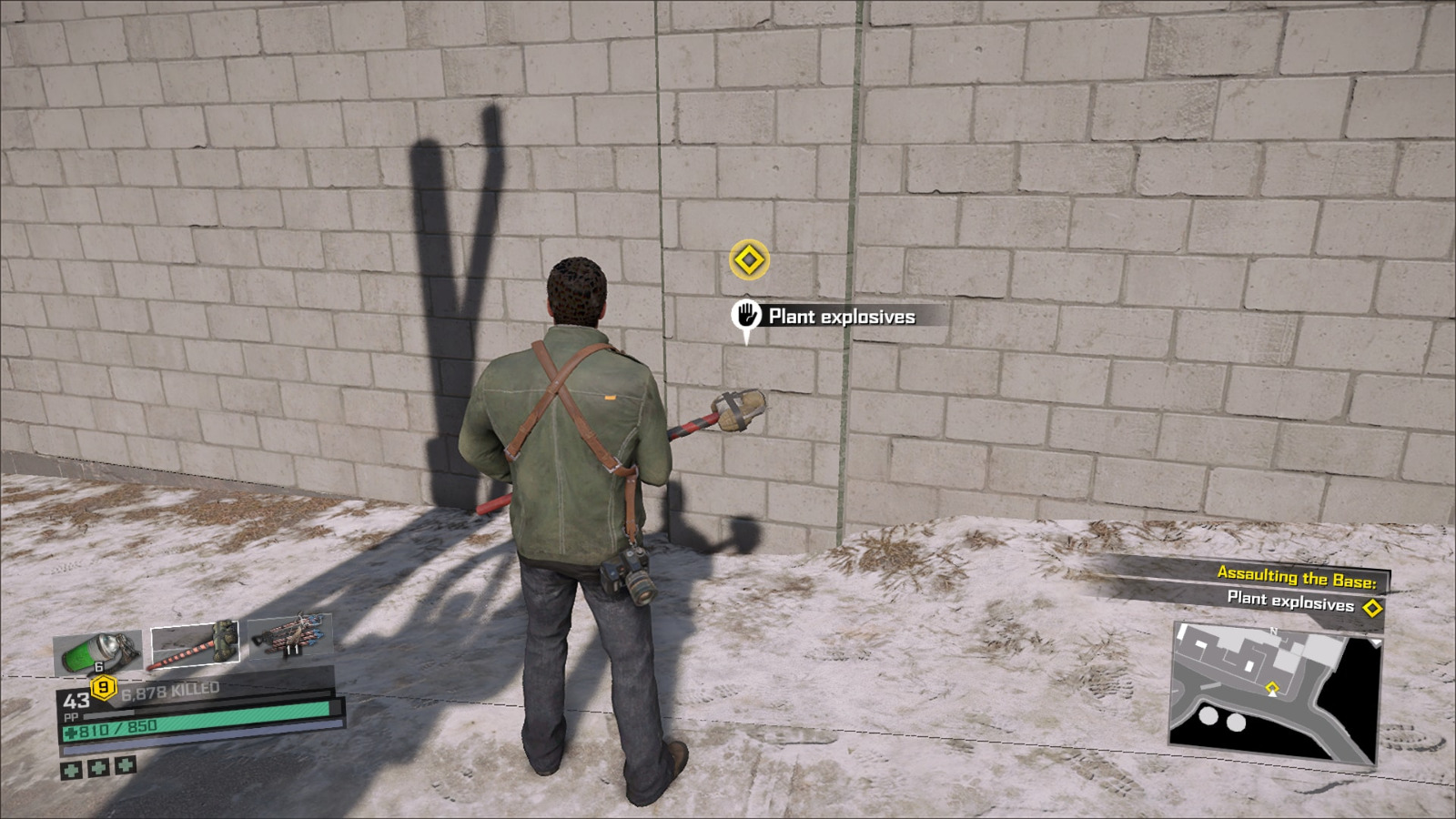Click the third health pack cross icon

click(x=125, y=766)
